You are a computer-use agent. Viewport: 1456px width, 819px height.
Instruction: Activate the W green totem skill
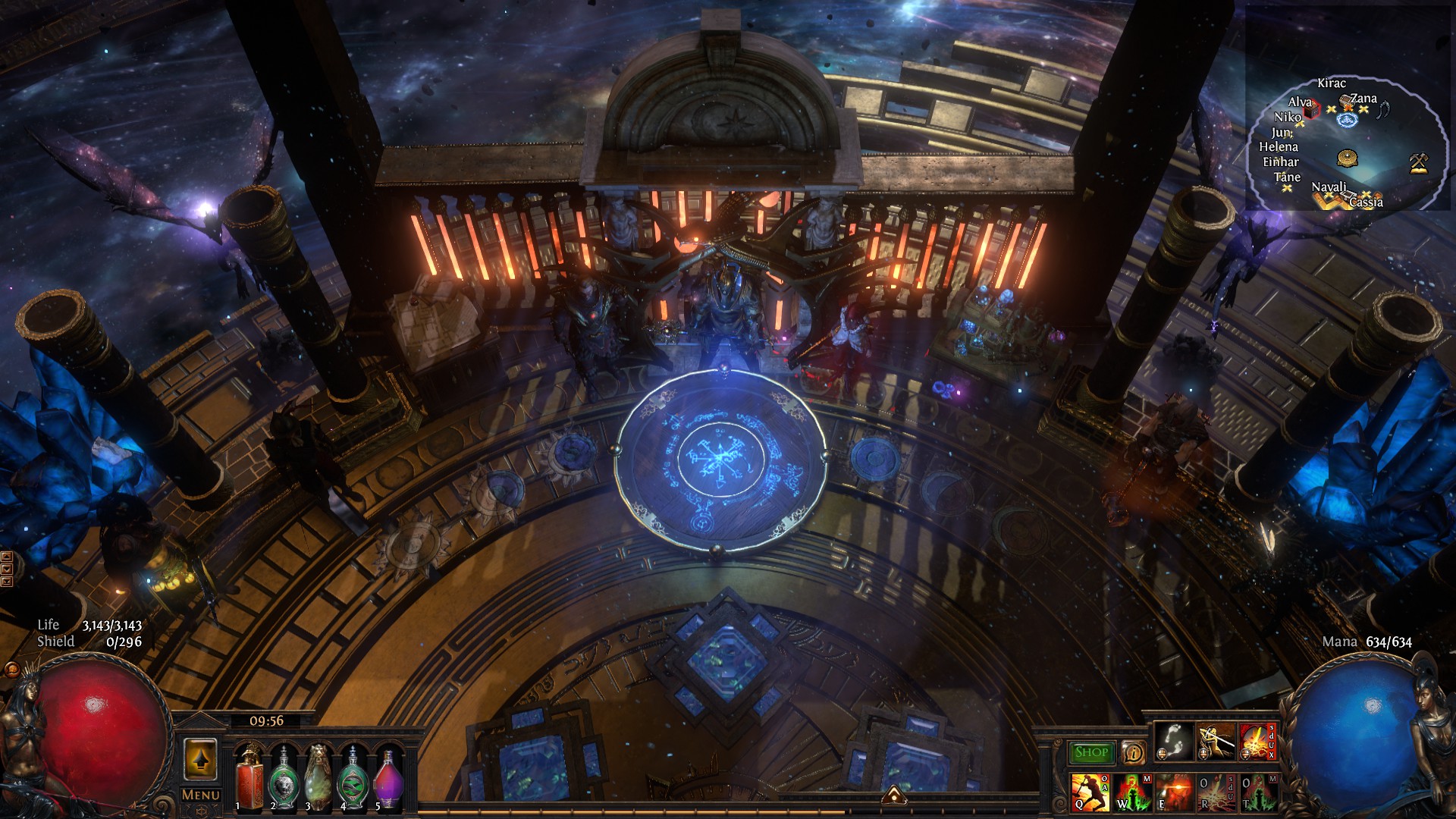click(x=1132, y=792)
